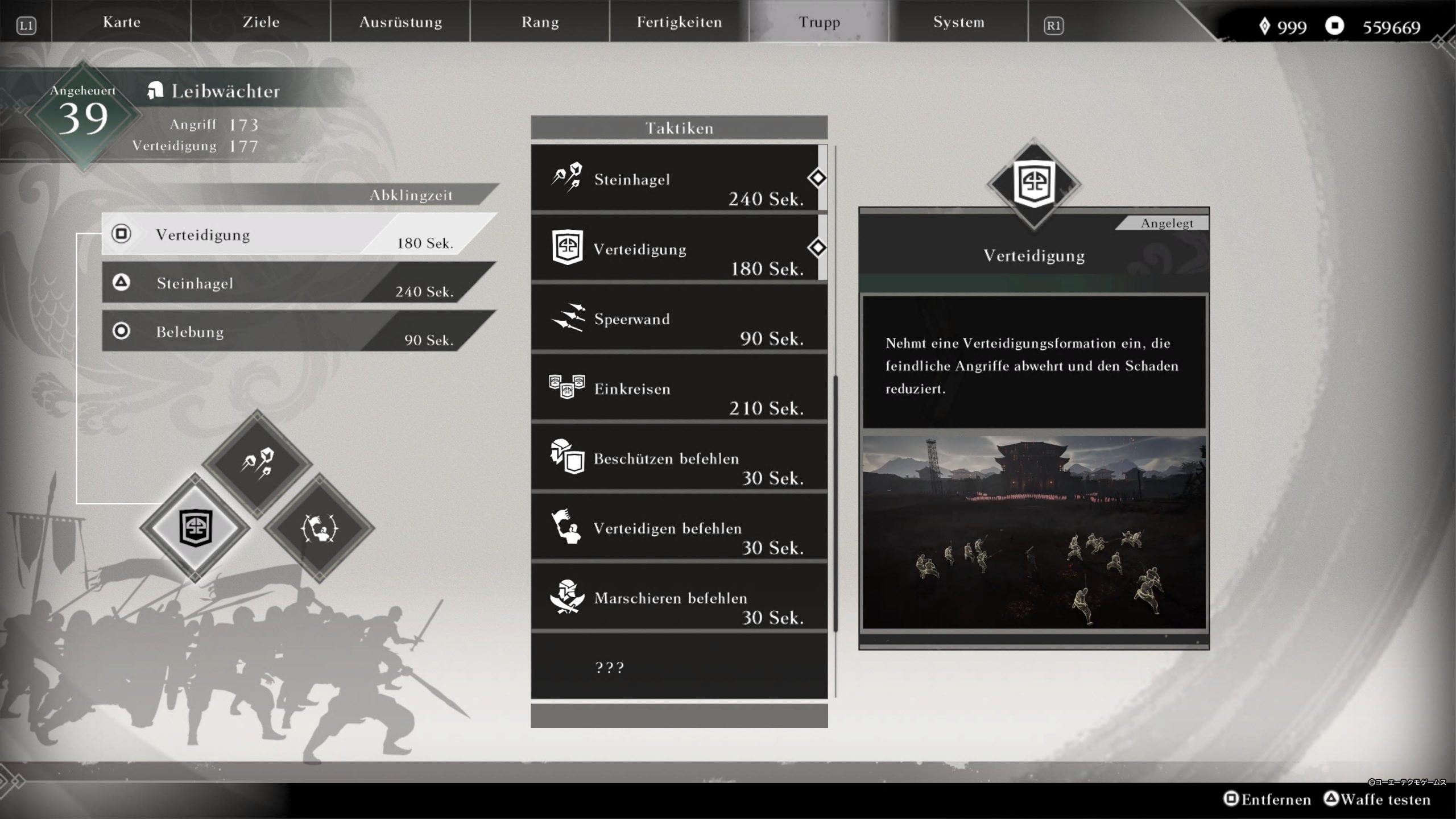Select Beschützen befehlen tactic
1456x819 pixels.
click(678, 458)
